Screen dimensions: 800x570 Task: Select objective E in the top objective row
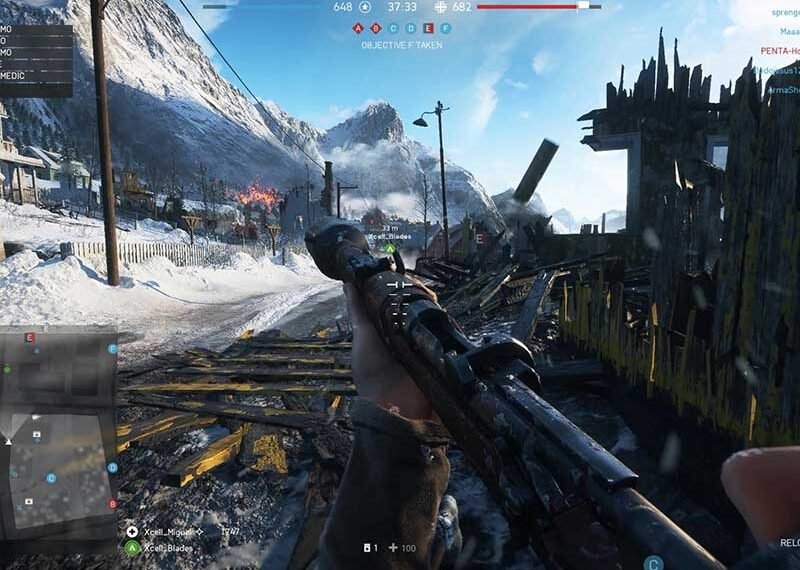click(428, 29)
